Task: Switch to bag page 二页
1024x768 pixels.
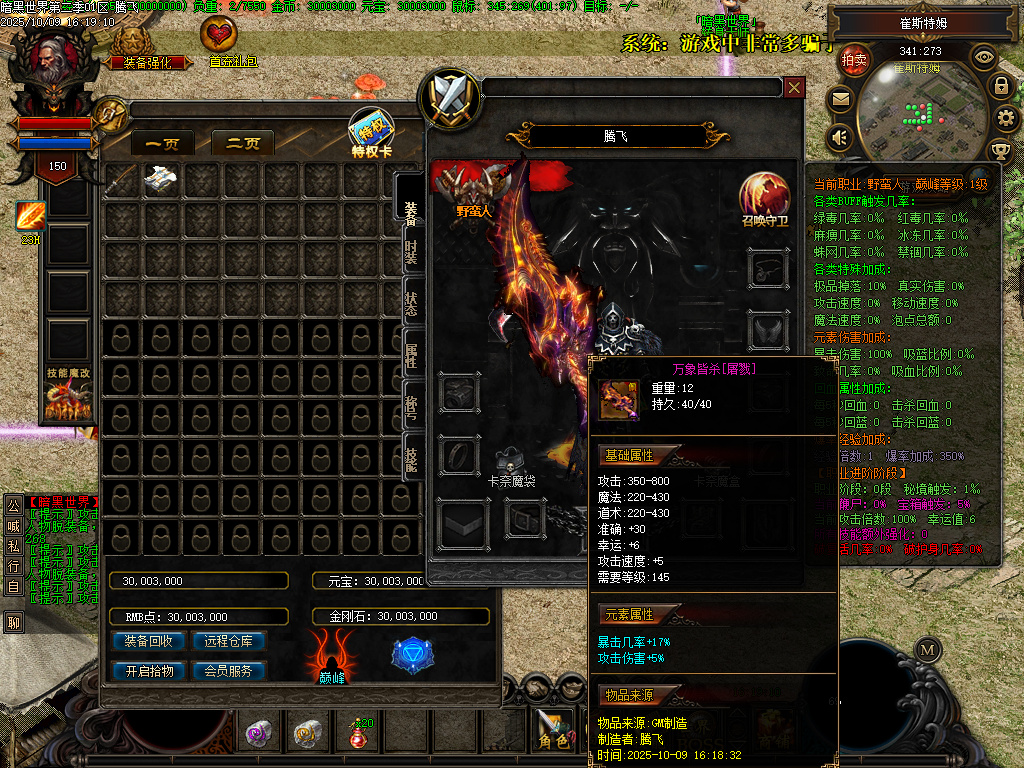Action: coord(243,144)
